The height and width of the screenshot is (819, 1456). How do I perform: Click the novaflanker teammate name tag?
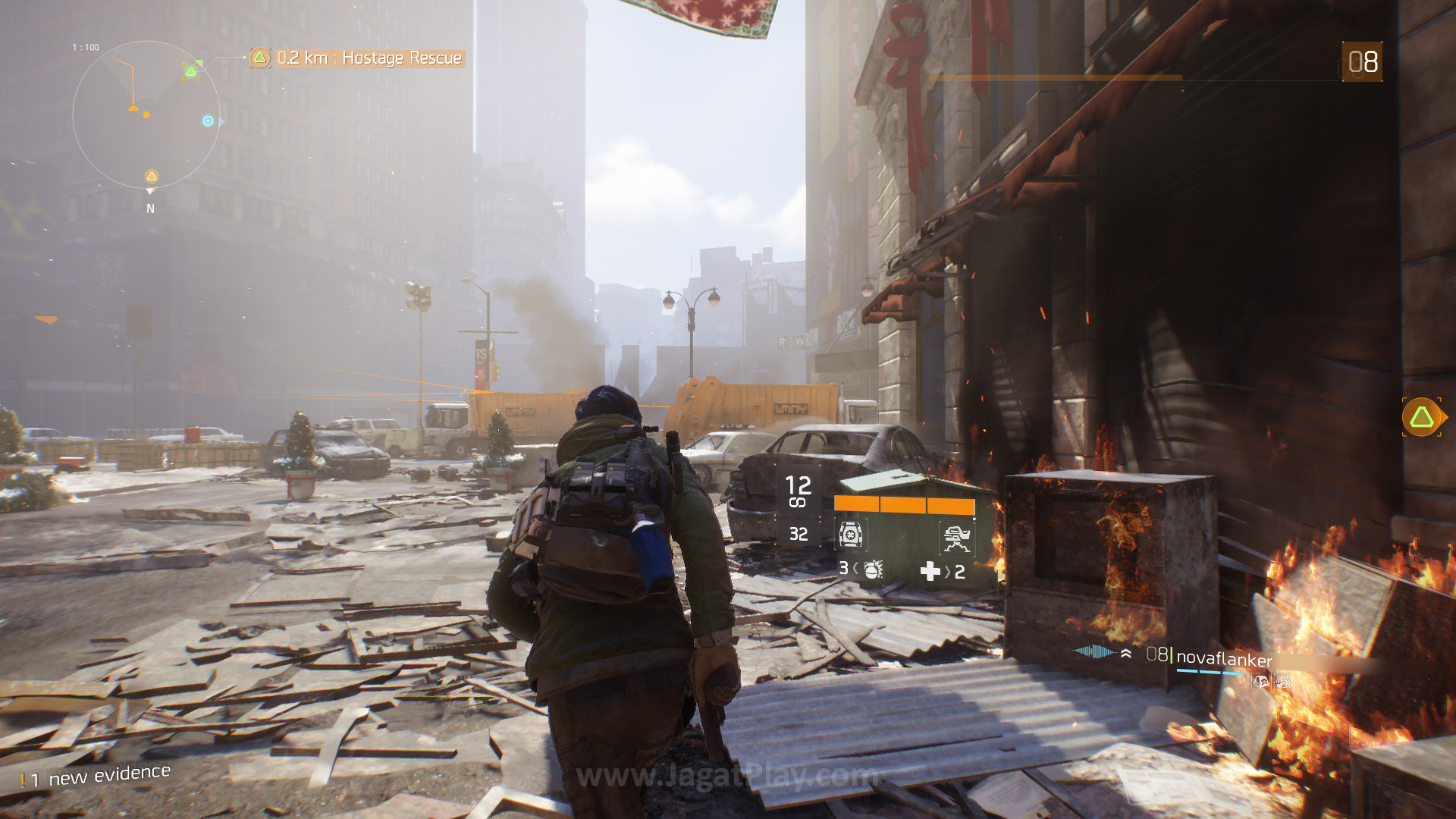coord(1223,658)
